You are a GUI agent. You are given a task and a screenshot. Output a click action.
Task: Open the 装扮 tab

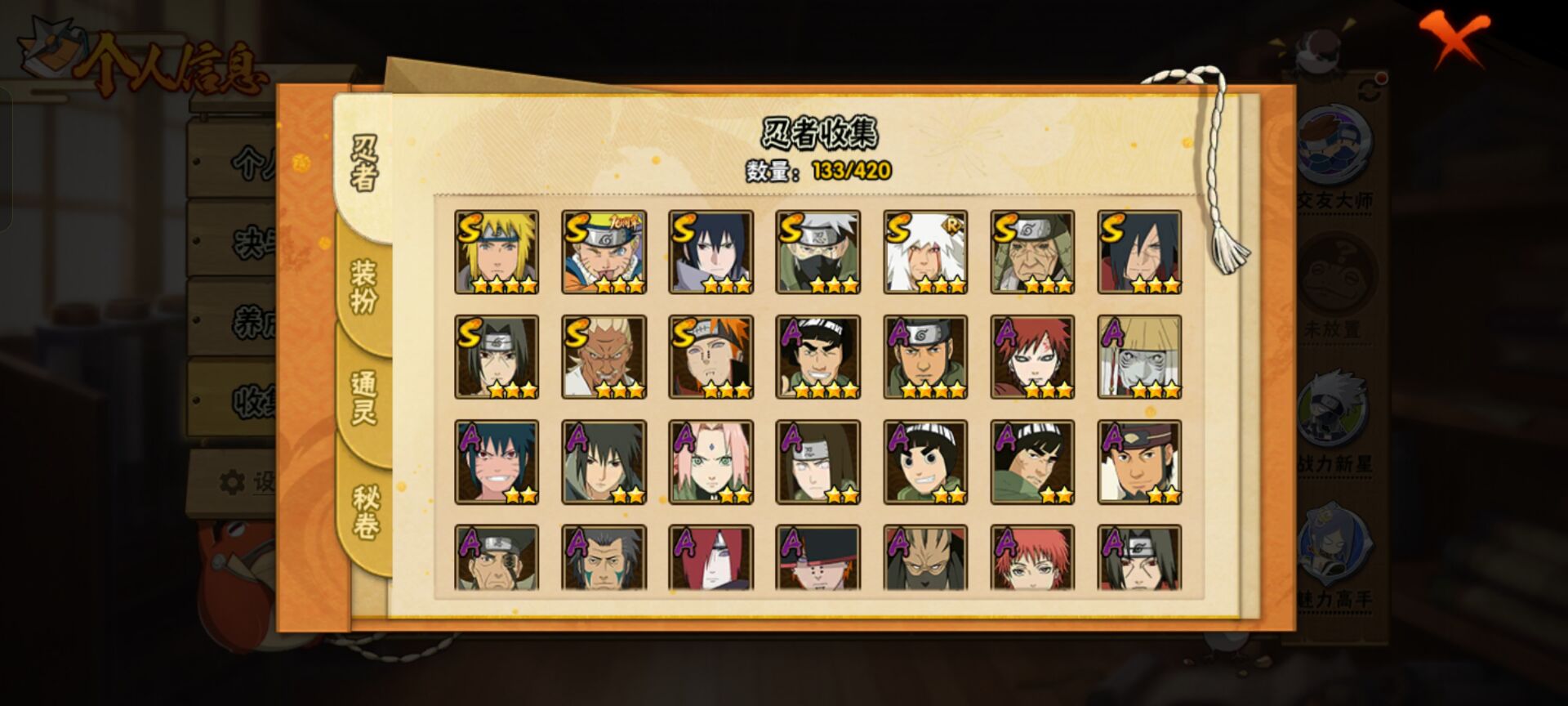click(364, 286)
